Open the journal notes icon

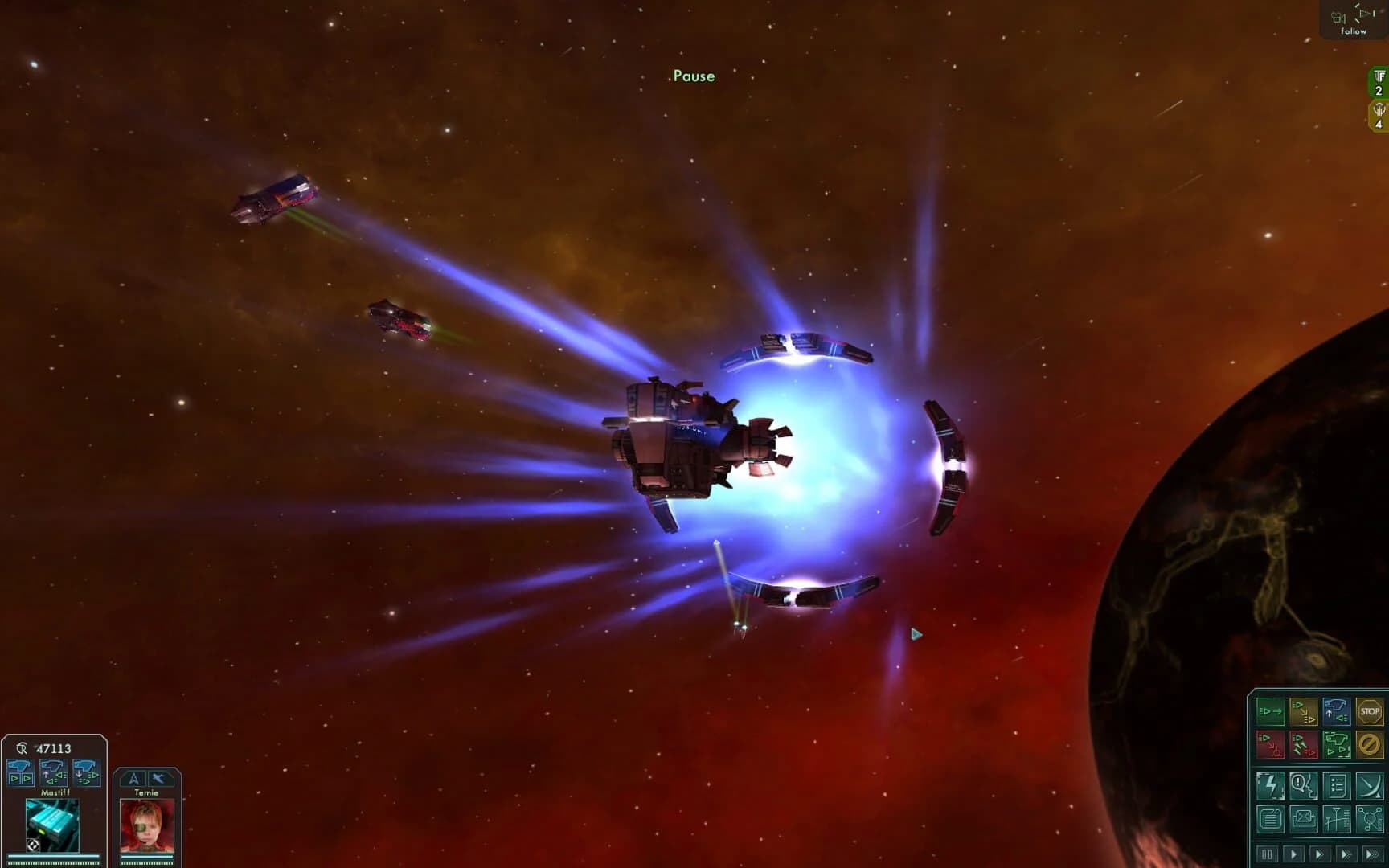click(1270, 819)
